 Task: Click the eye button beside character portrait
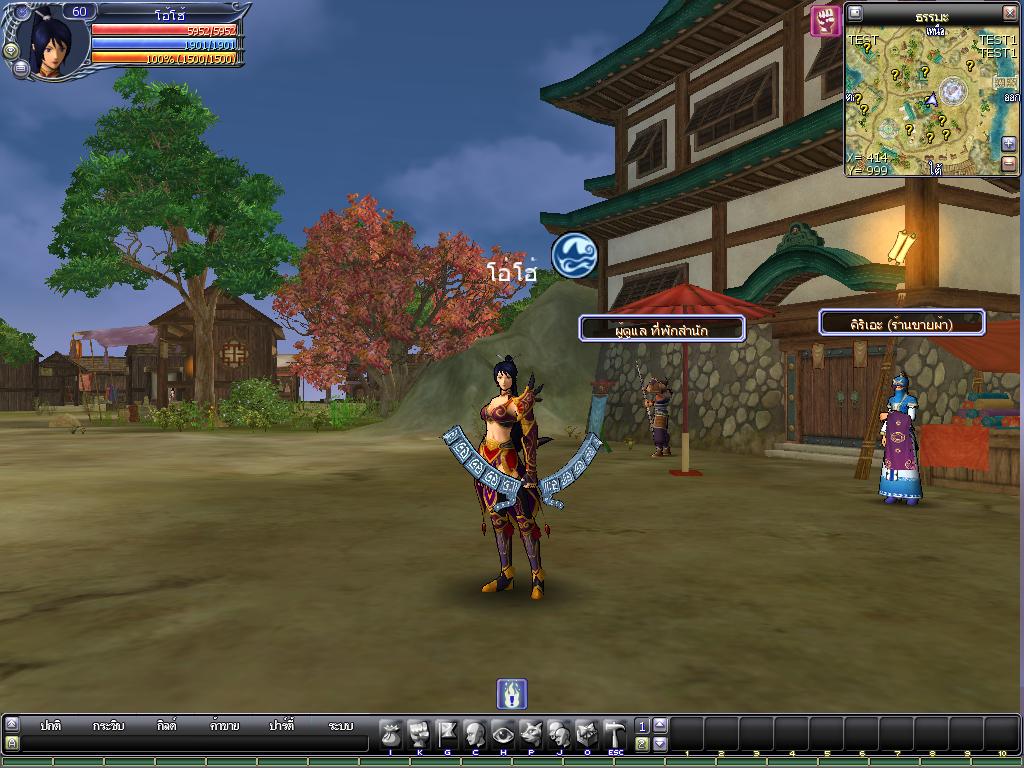[11, 50]
